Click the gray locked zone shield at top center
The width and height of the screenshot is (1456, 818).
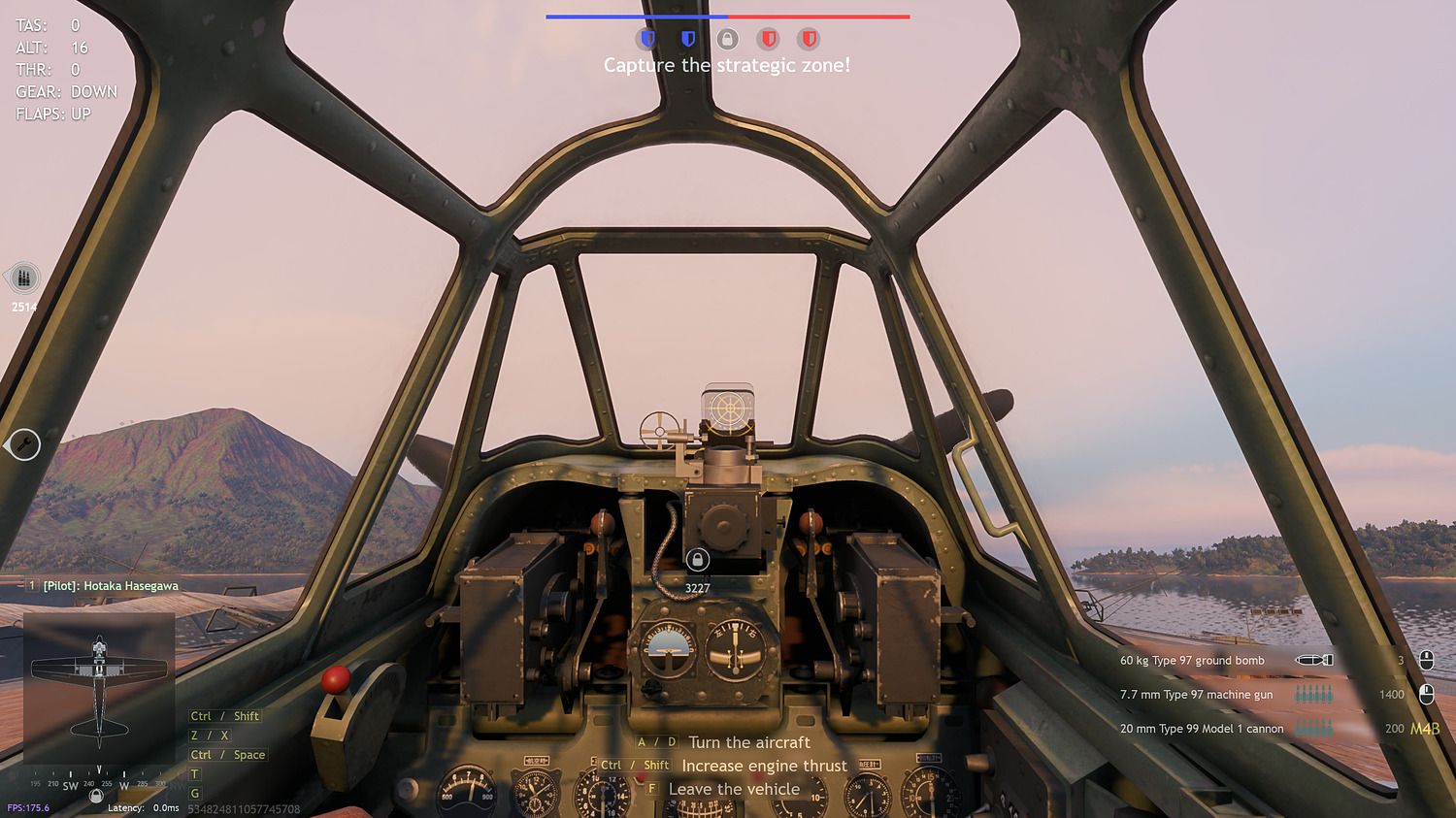pyautogui.click(x=728, y=39)
